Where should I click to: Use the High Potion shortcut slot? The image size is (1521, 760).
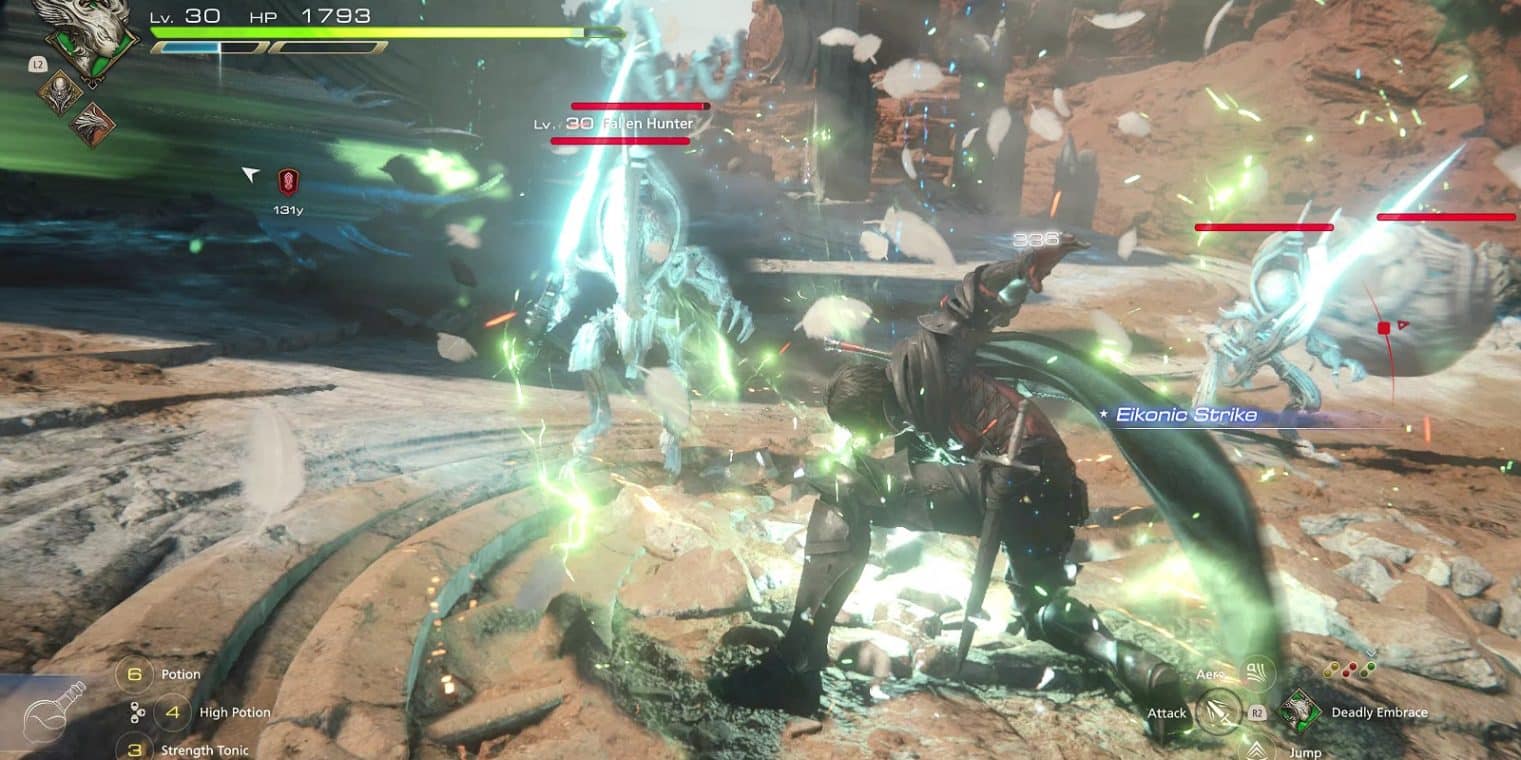coord(173,712)
